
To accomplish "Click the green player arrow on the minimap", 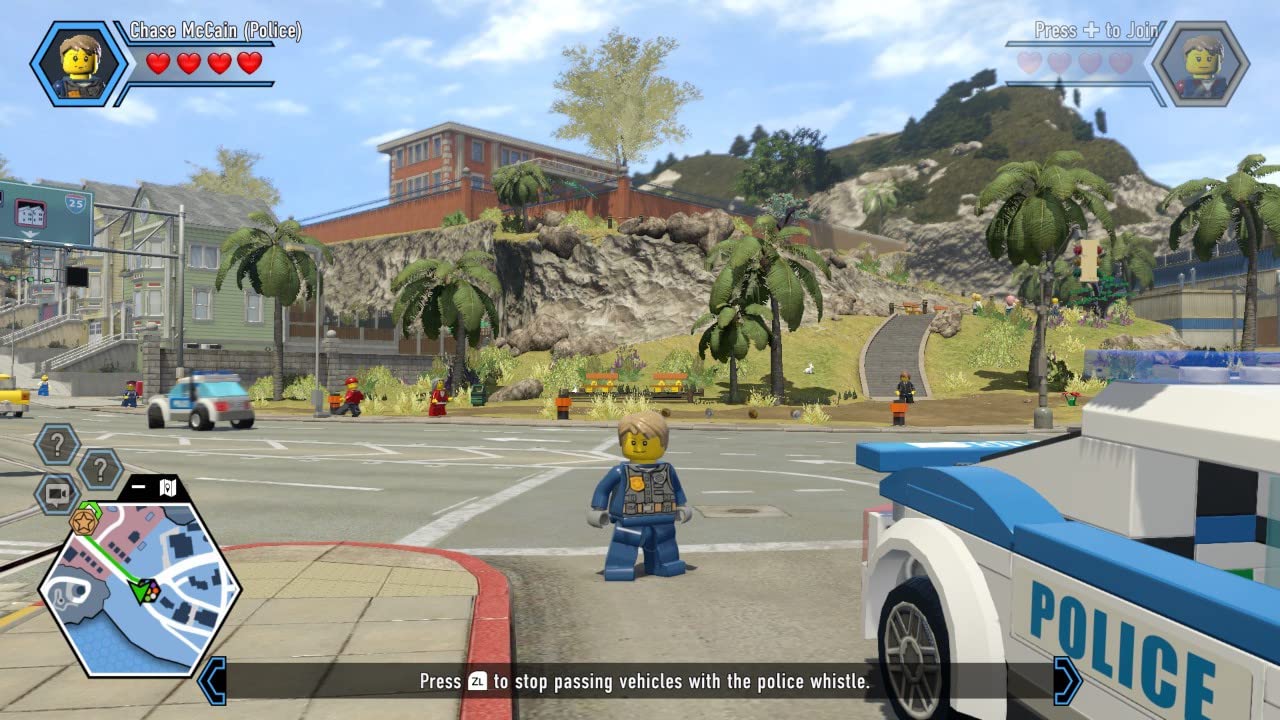I will pos(142,589).
